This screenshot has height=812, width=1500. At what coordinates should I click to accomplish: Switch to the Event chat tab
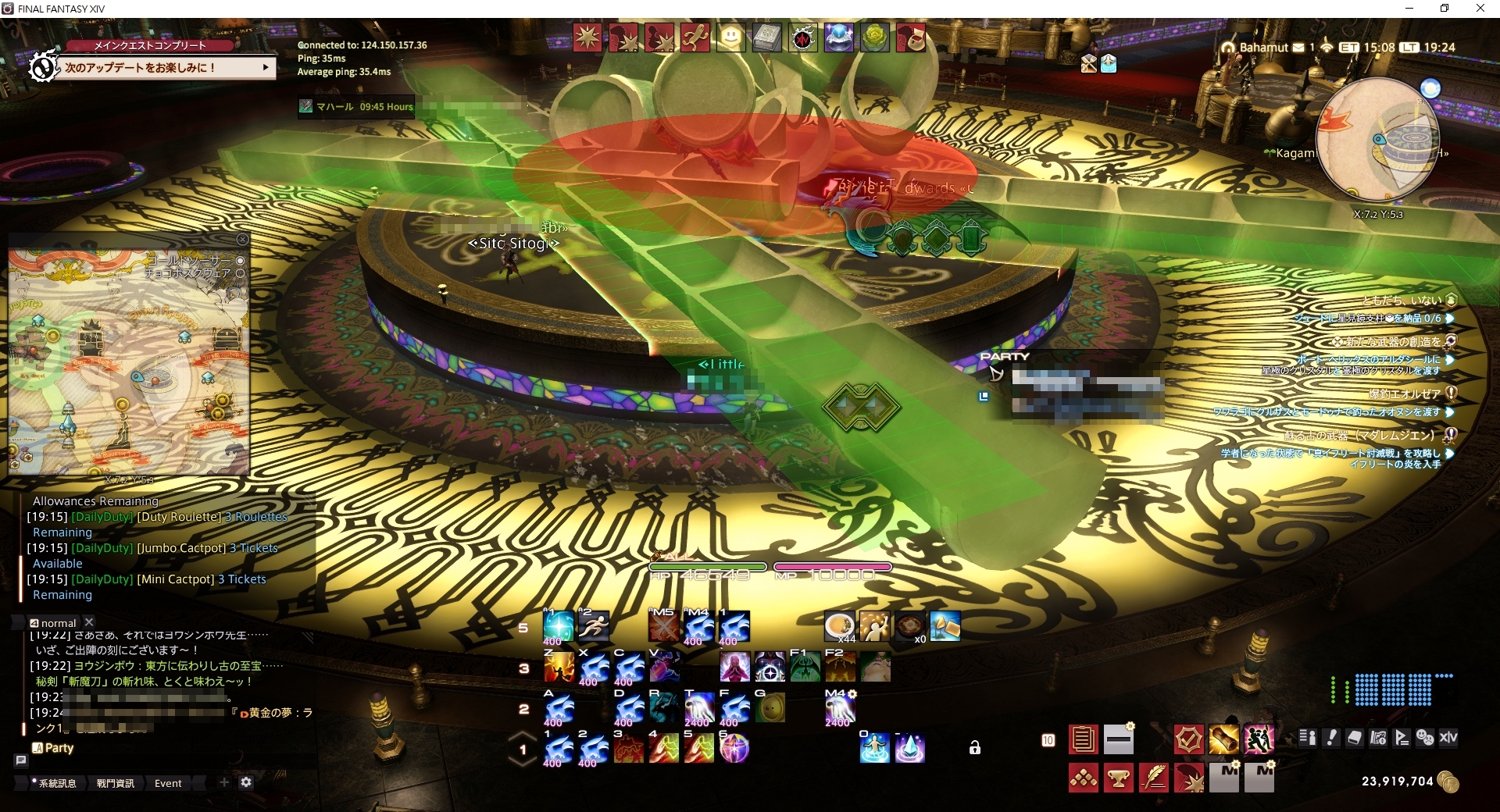point(168,783)
